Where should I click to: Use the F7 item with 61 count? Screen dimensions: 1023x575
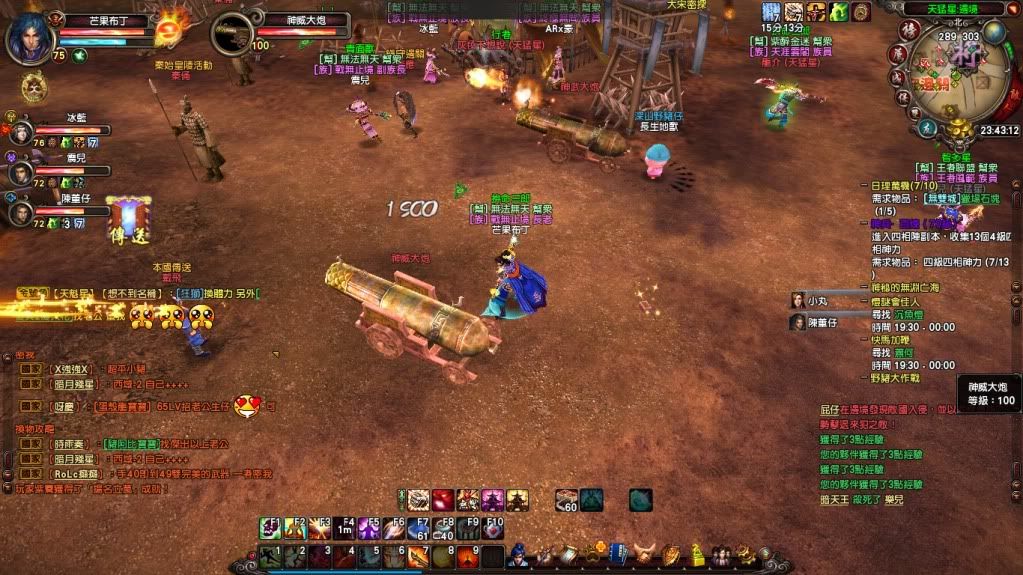point(418,528)
